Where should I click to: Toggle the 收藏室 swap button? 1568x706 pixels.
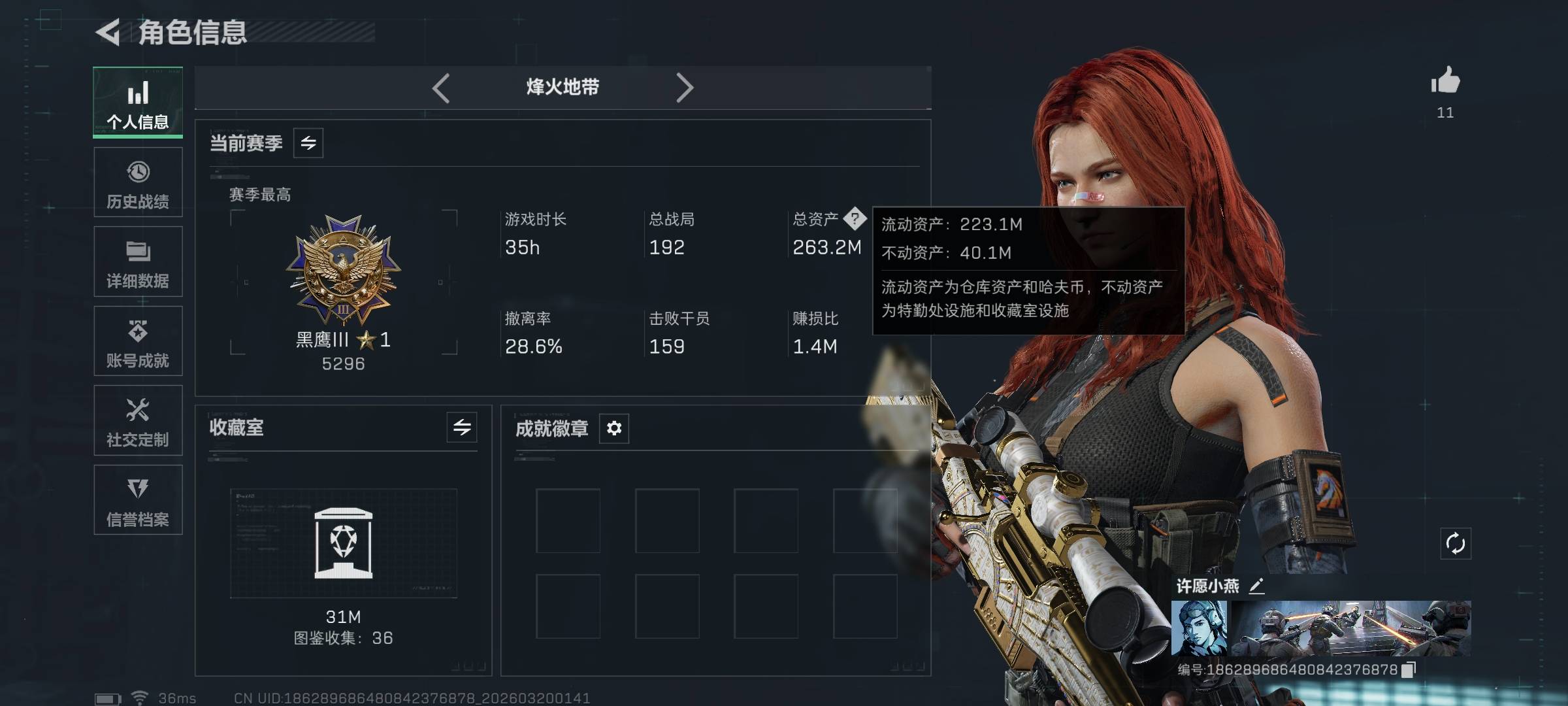click(462, 428)
